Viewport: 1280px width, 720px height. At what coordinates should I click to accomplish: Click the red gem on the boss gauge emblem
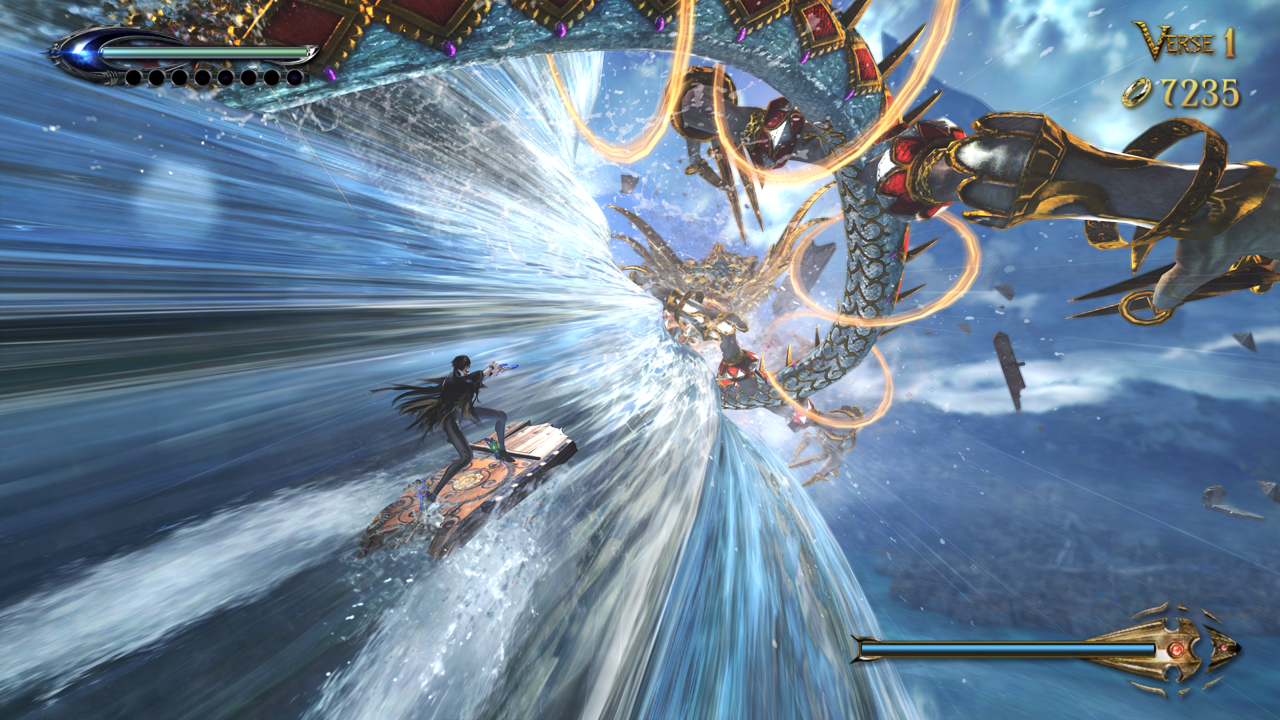pos(1176,650)
